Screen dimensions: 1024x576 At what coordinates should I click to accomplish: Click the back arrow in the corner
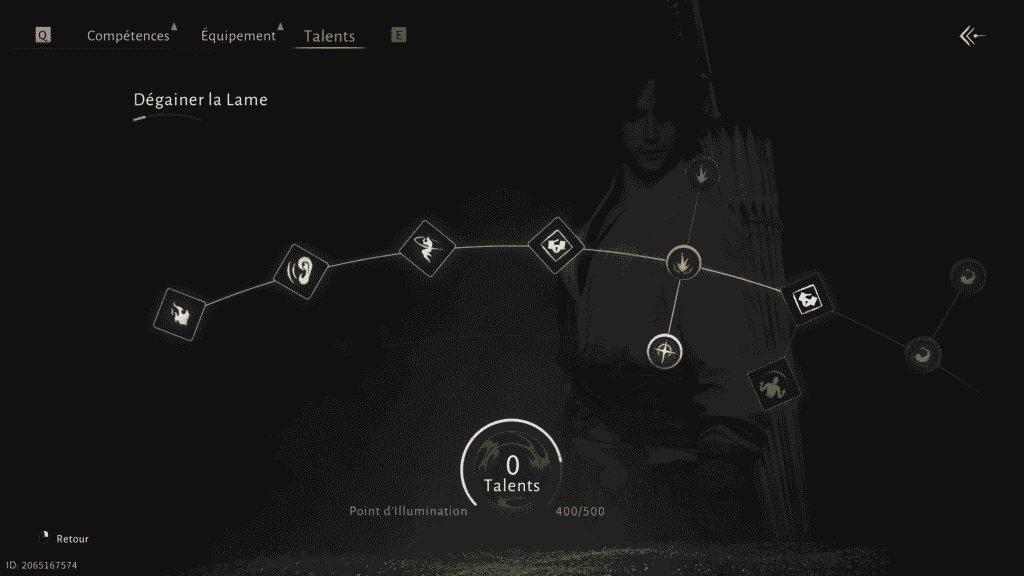(x=972, y=37)
